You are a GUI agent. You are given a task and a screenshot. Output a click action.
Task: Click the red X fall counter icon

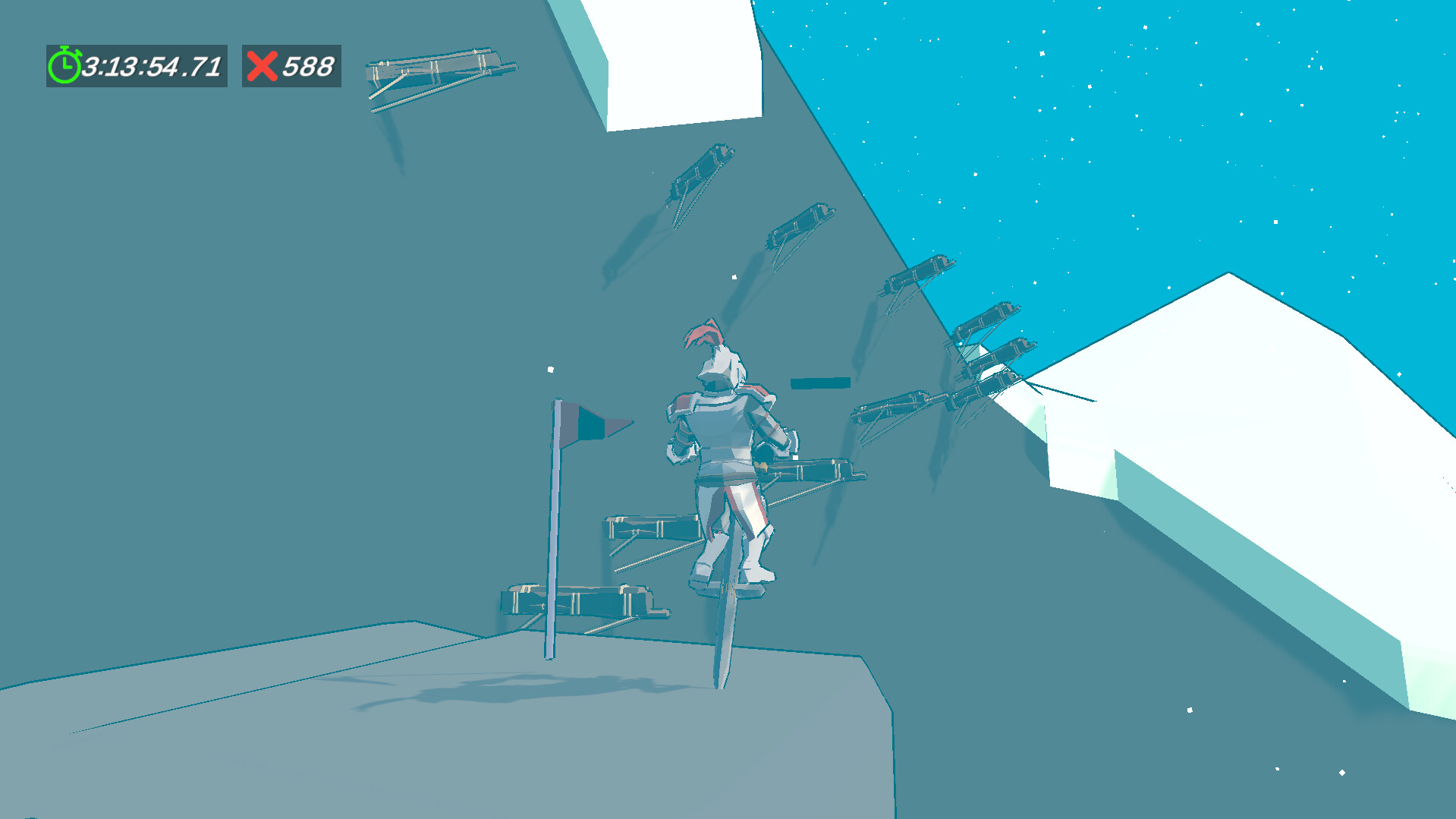tap(261, 66)
